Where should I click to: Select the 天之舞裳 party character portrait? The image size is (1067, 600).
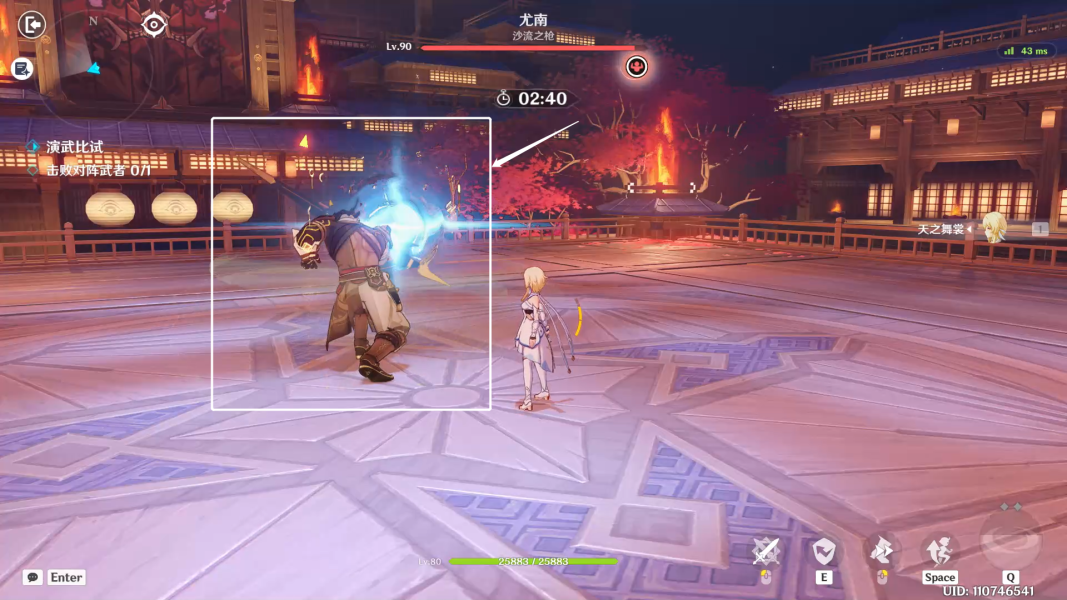pyautogui.click(x=994, y=228)
